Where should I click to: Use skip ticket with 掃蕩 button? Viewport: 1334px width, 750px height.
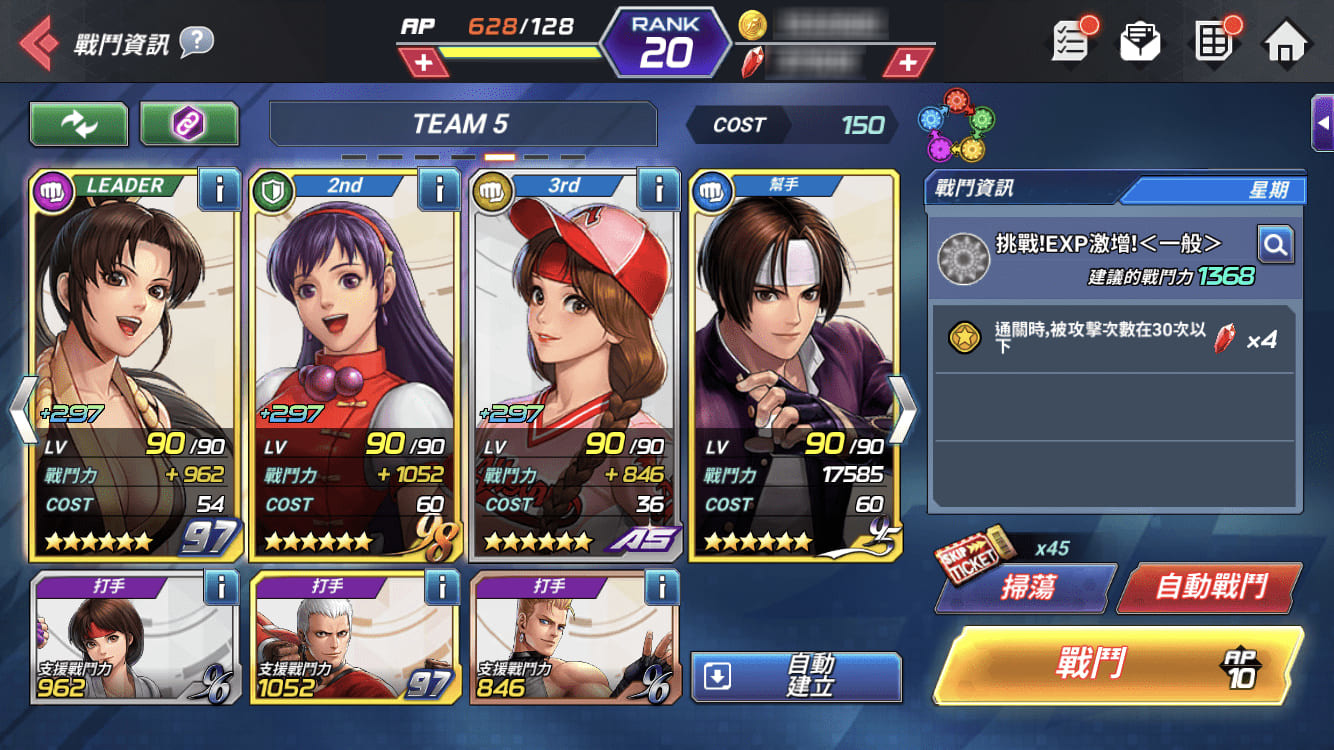click(x=1026, y=587)
